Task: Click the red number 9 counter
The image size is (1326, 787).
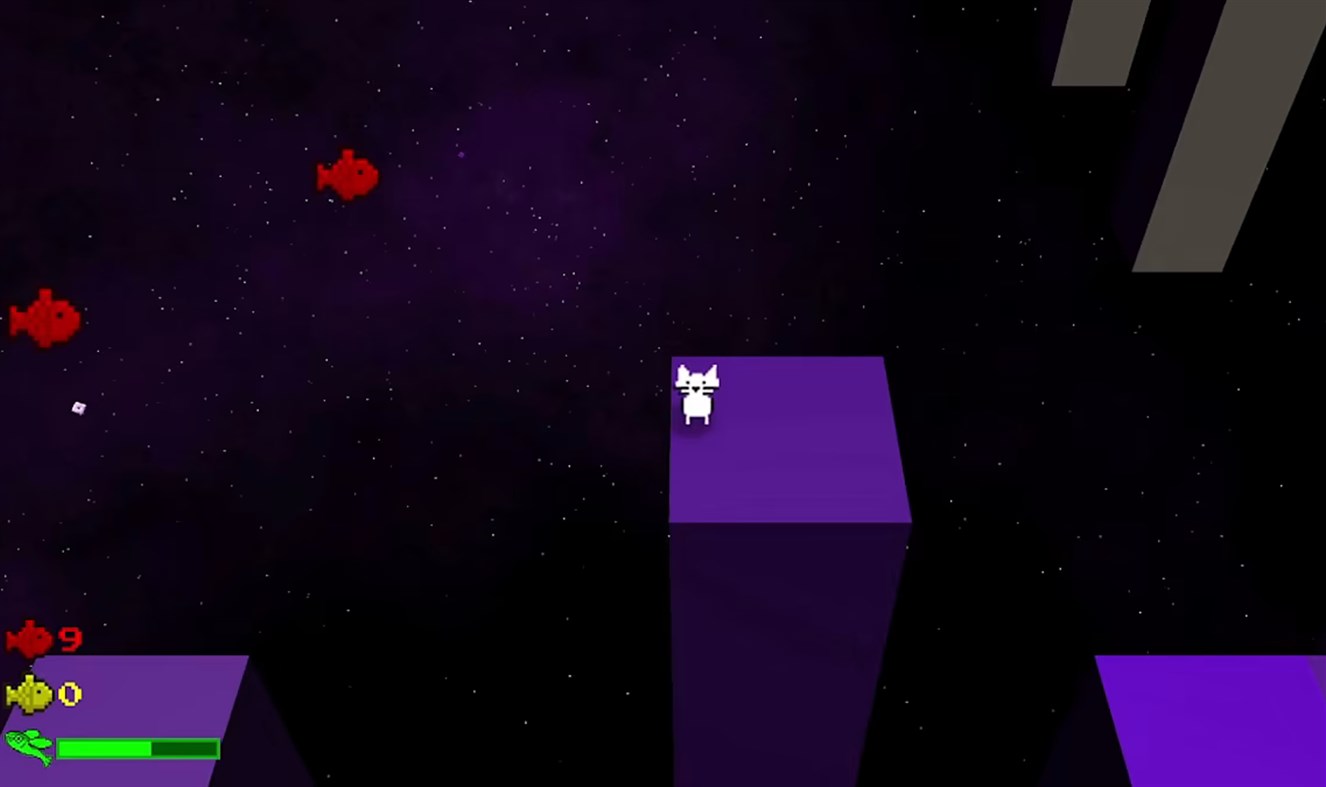Action: [x=70, y=640]
